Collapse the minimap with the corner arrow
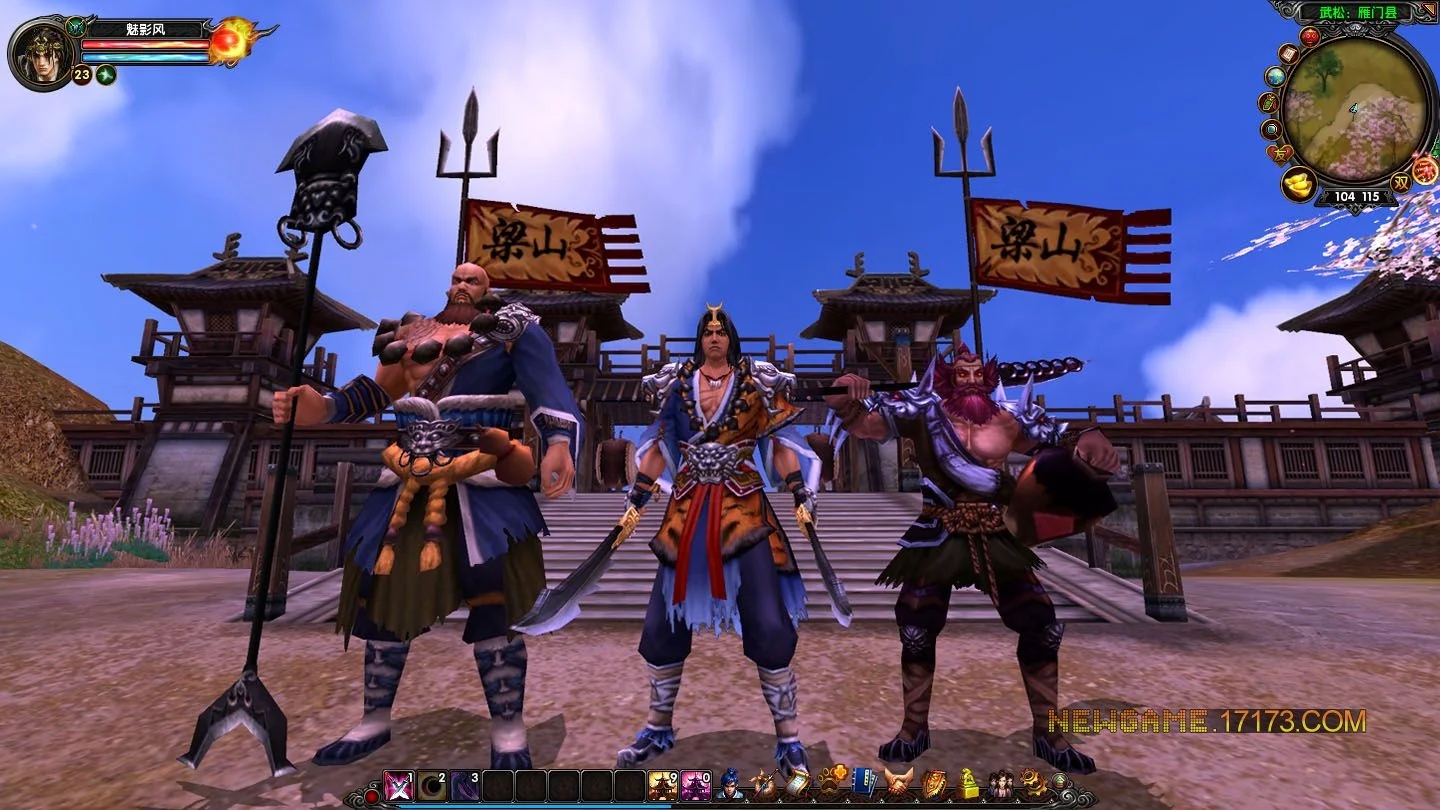Screen dimensions: 1440x810 1428,10
